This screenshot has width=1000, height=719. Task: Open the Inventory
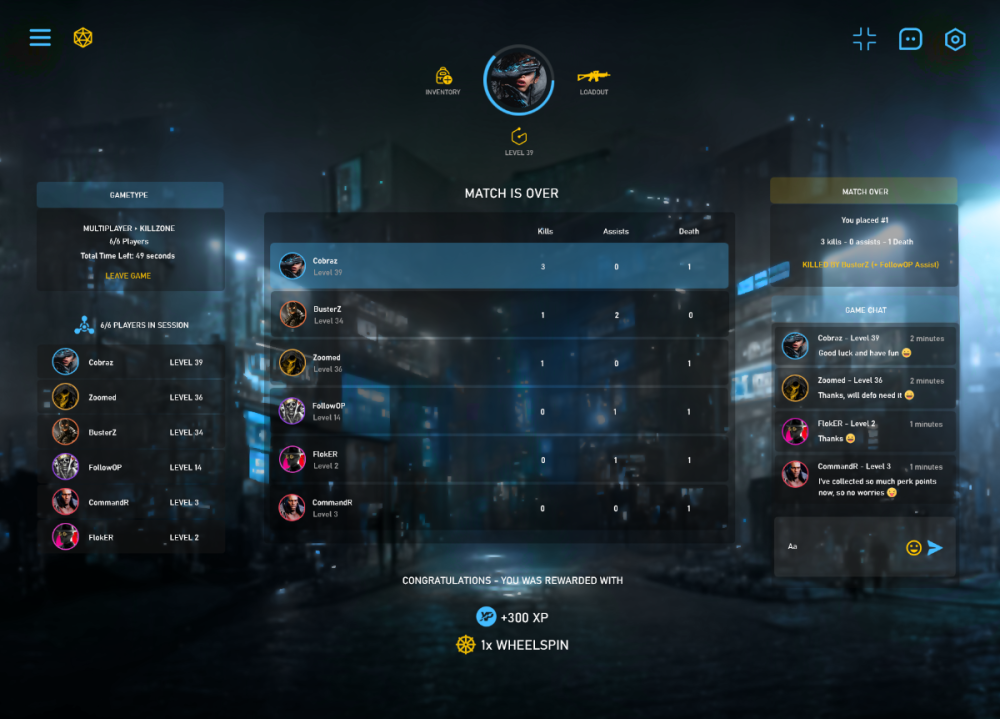[x=443, y=77]
